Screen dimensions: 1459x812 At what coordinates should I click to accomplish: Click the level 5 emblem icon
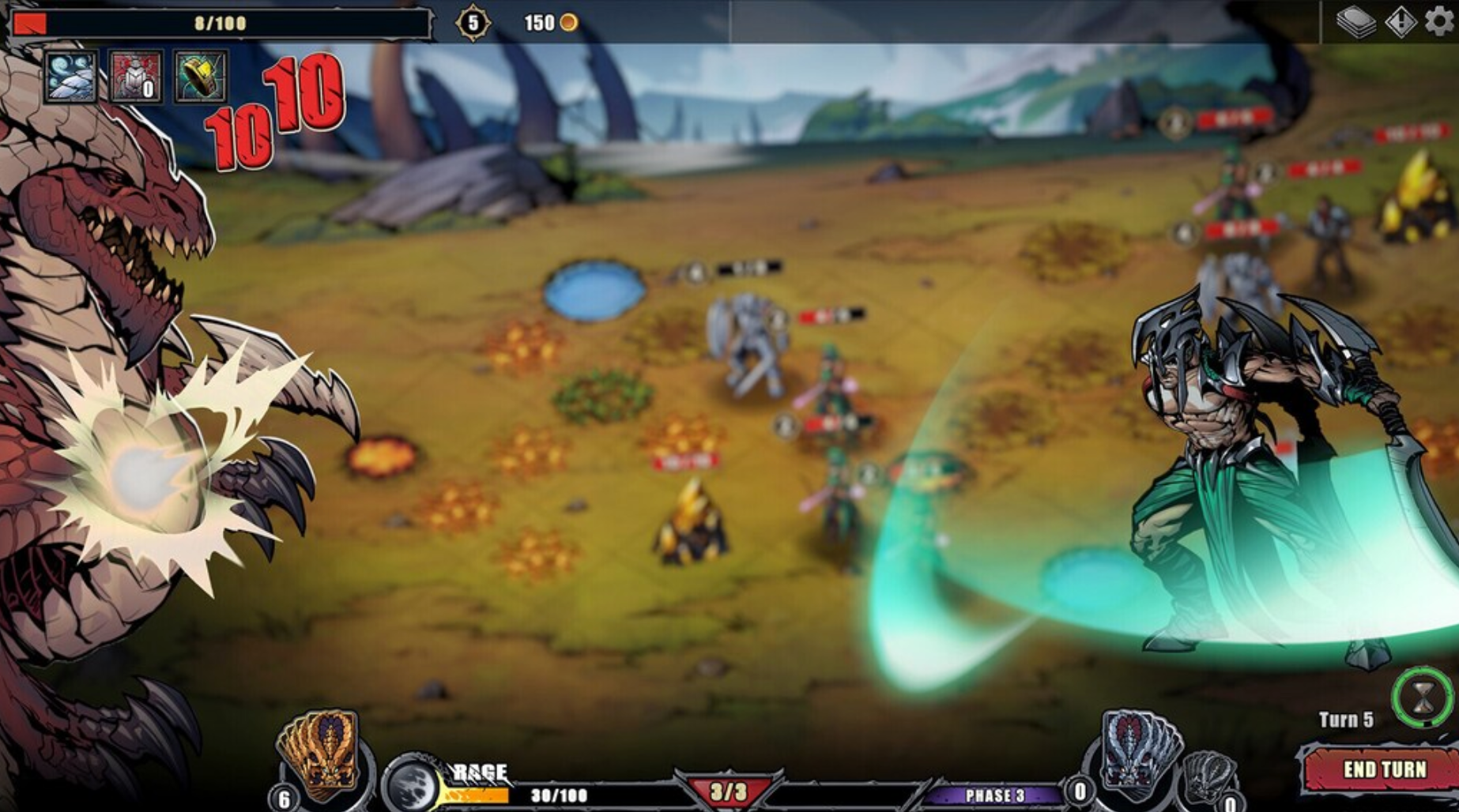tap(471, 20)
